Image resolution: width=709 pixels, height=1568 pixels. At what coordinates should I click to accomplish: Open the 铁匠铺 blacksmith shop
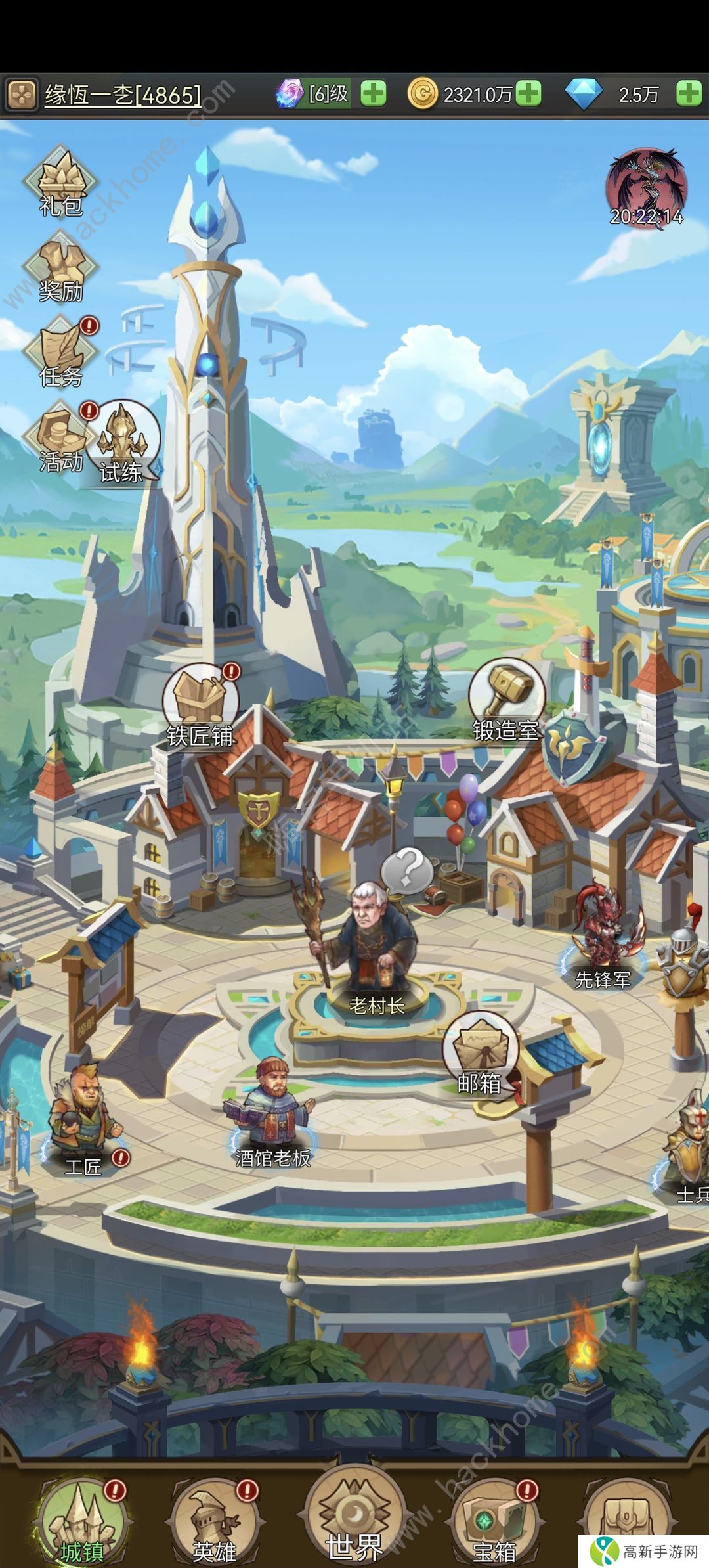tap(201, 706)
